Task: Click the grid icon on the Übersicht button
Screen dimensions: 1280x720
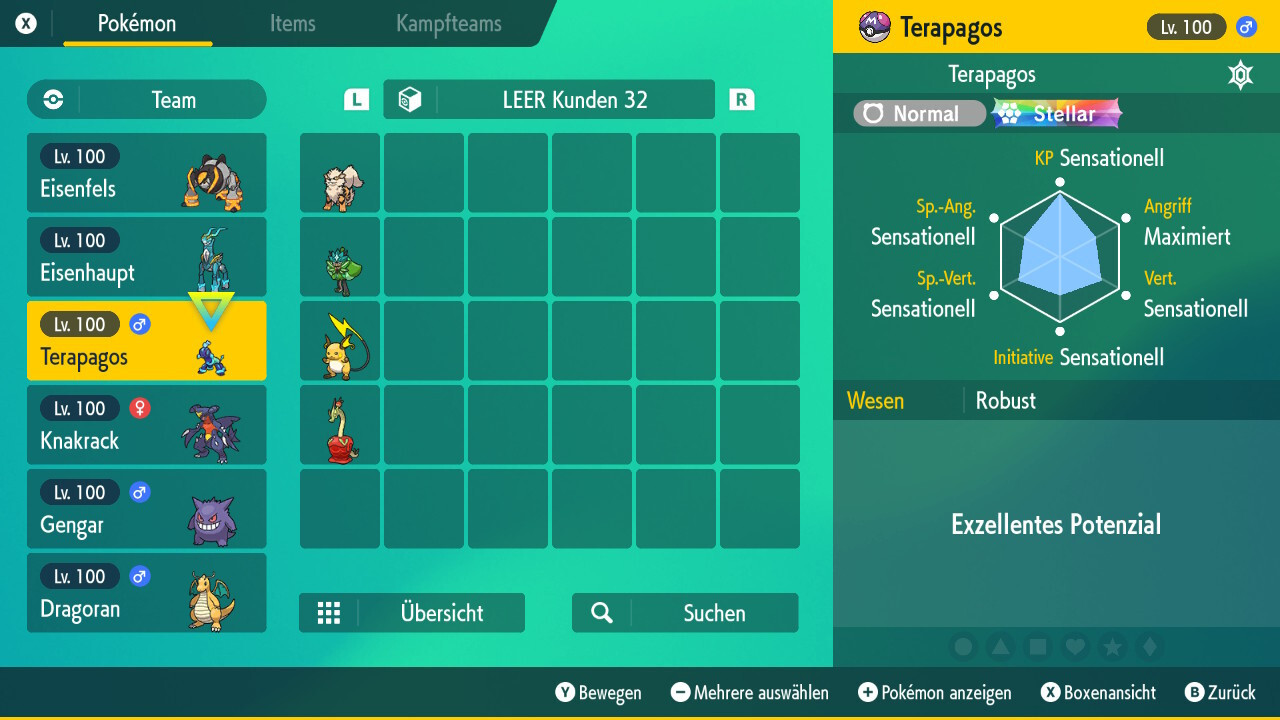Action: (330, 612)
